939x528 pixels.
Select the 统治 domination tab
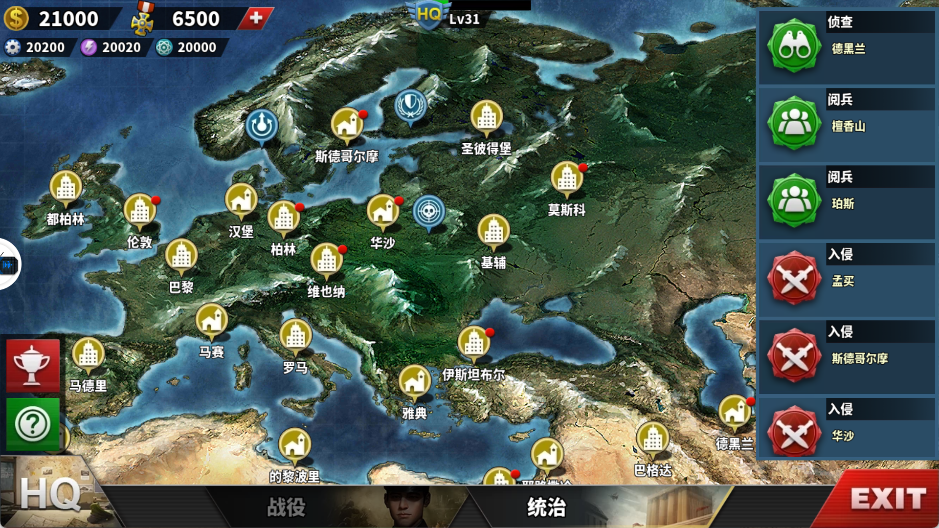pos(547,507)
